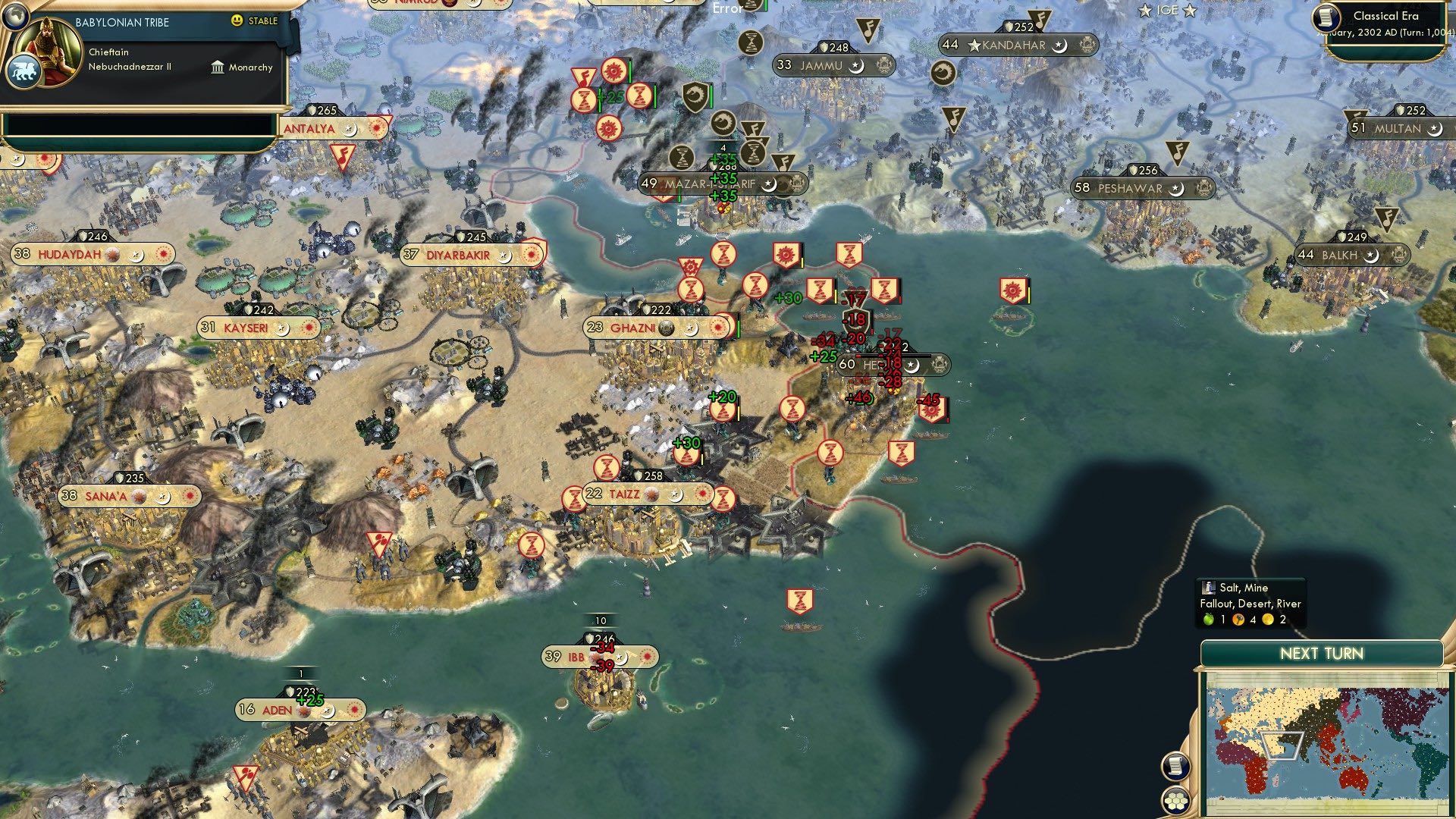Open the Ghazni city banner
Image resolution: width=1456 pixels, height=819 pixels.
click(633, 328)
